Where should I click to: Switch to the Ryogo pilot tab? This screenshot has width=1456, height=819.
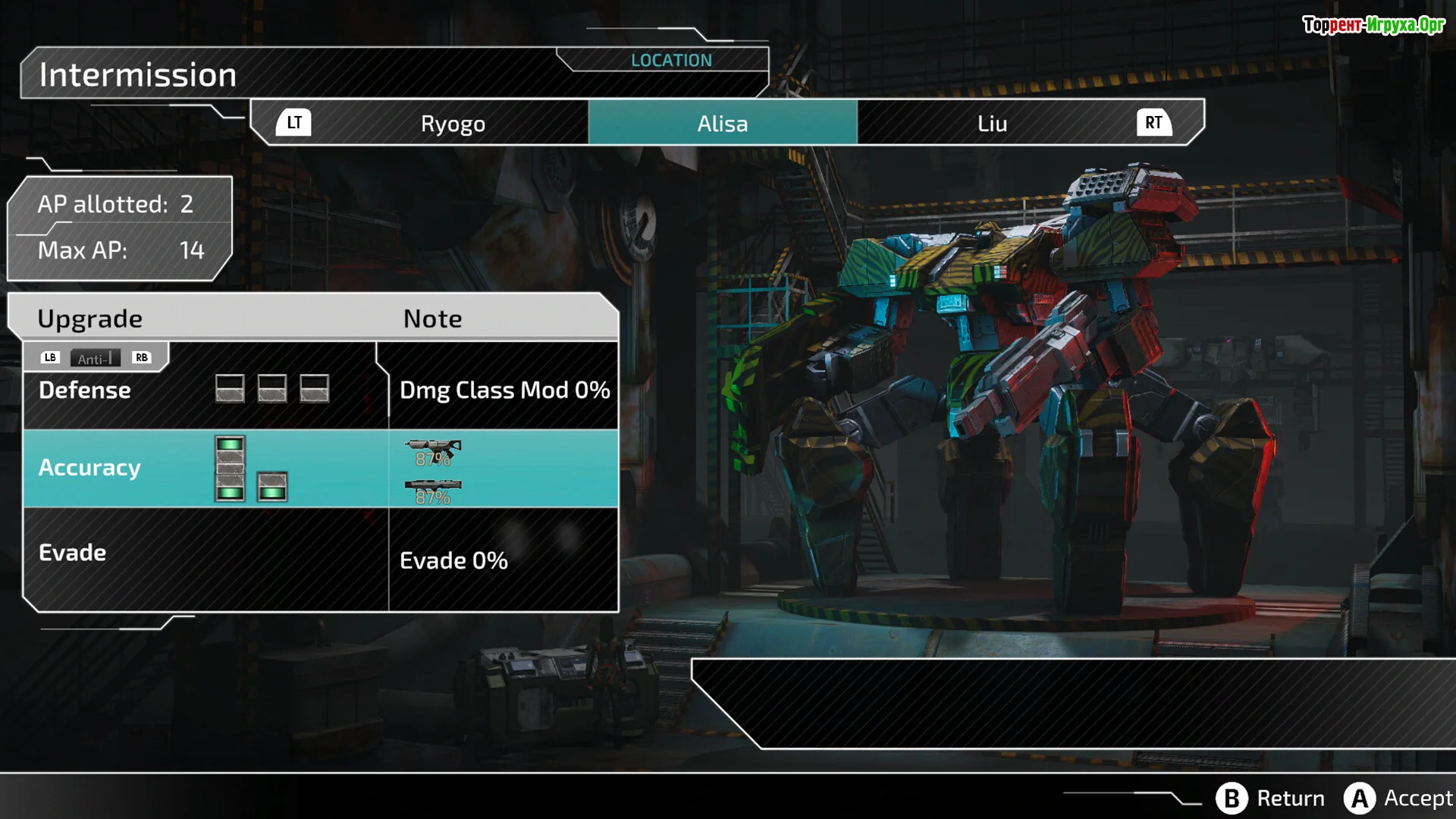pyautogui.click(x=453, y=123)
